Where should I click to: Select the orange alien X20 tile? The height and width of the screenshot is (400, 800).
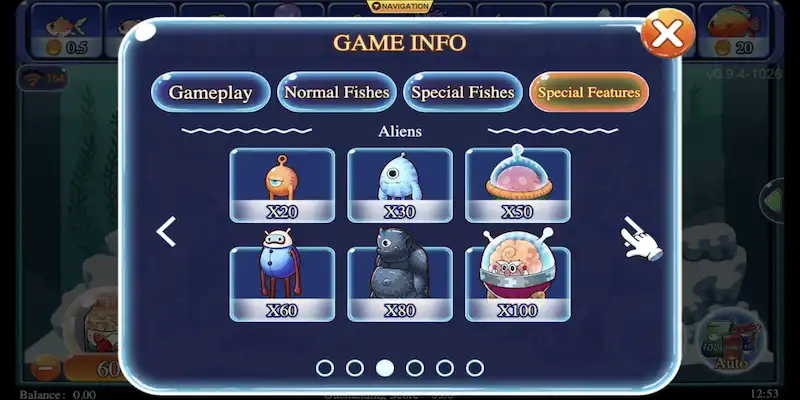[x=282, y=184]
